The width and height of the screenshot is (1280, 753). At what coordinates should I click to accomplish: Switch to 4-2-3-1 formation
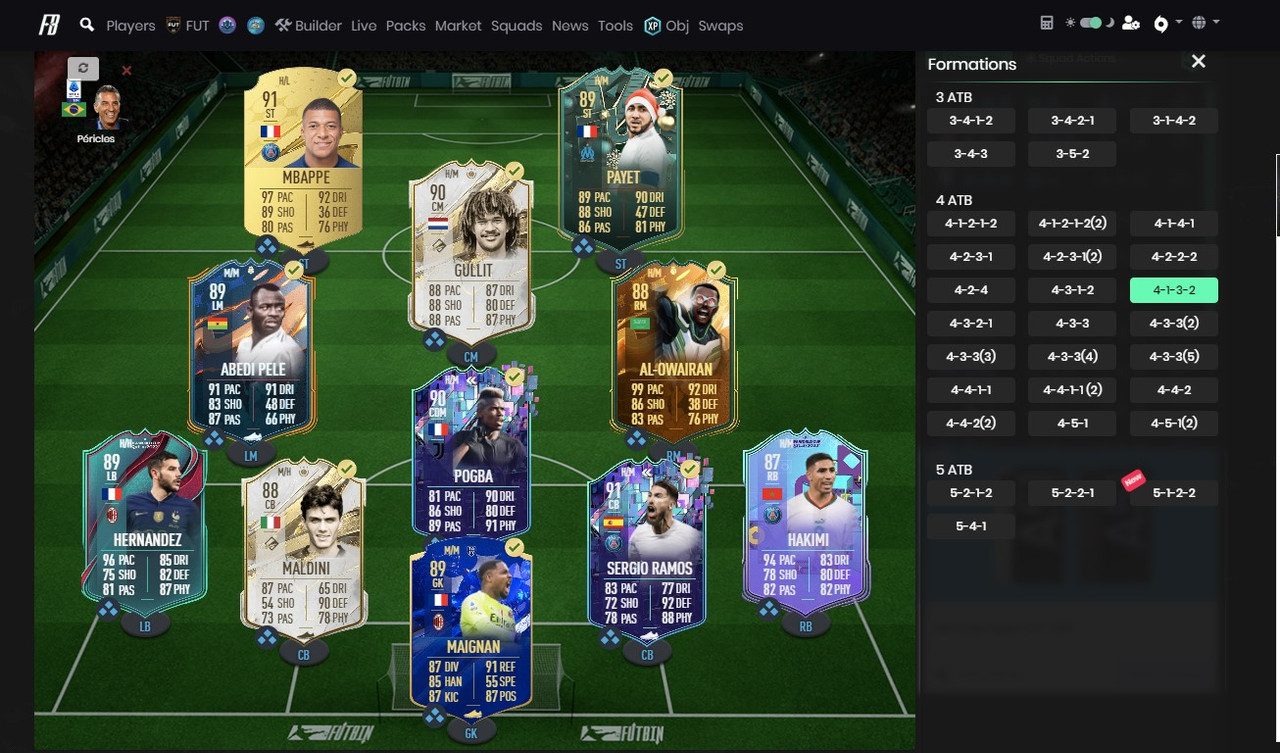point(971,256)
